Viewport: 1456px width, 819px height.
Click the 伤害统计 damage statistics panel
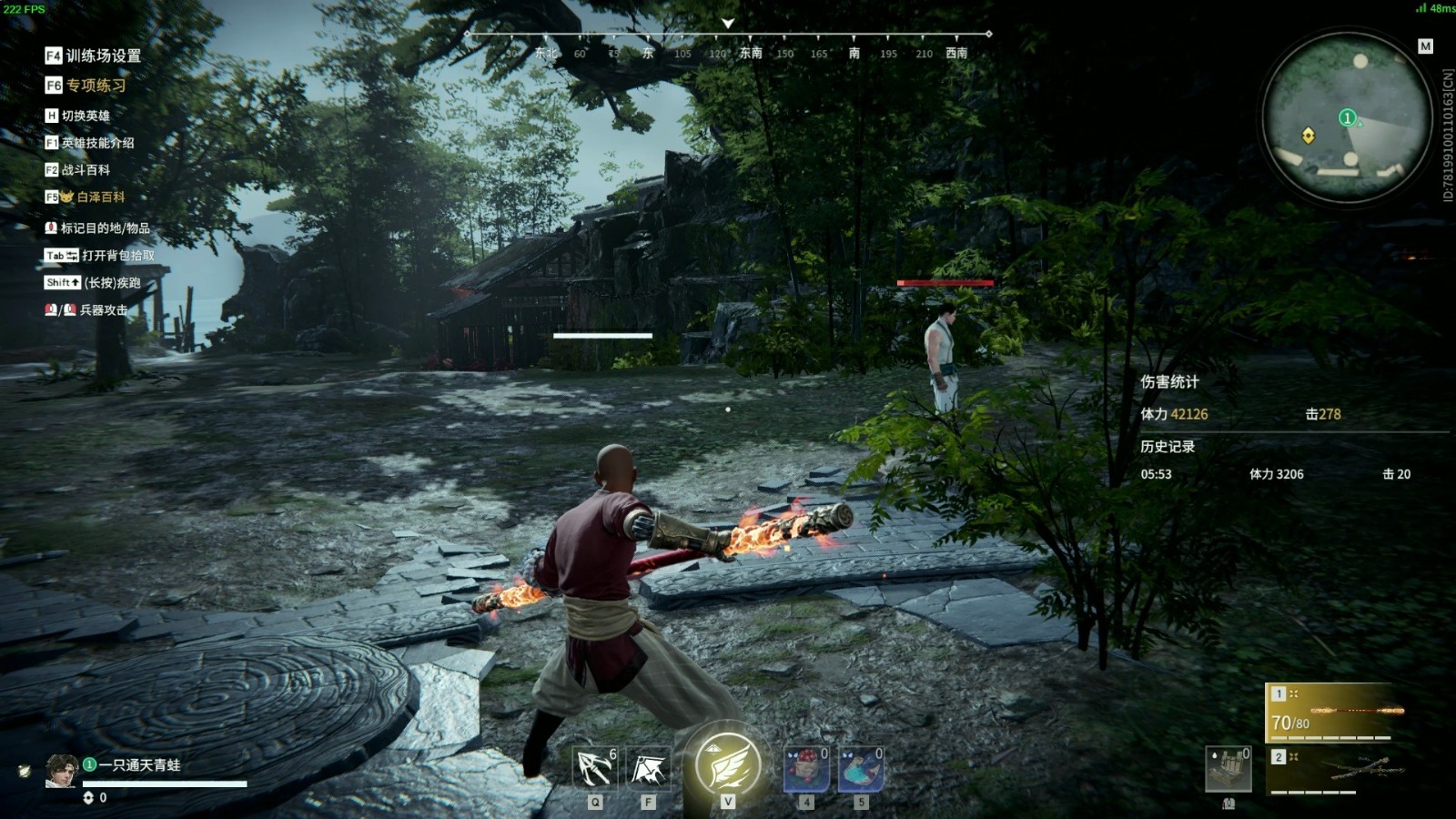[x=1169, y=382]
